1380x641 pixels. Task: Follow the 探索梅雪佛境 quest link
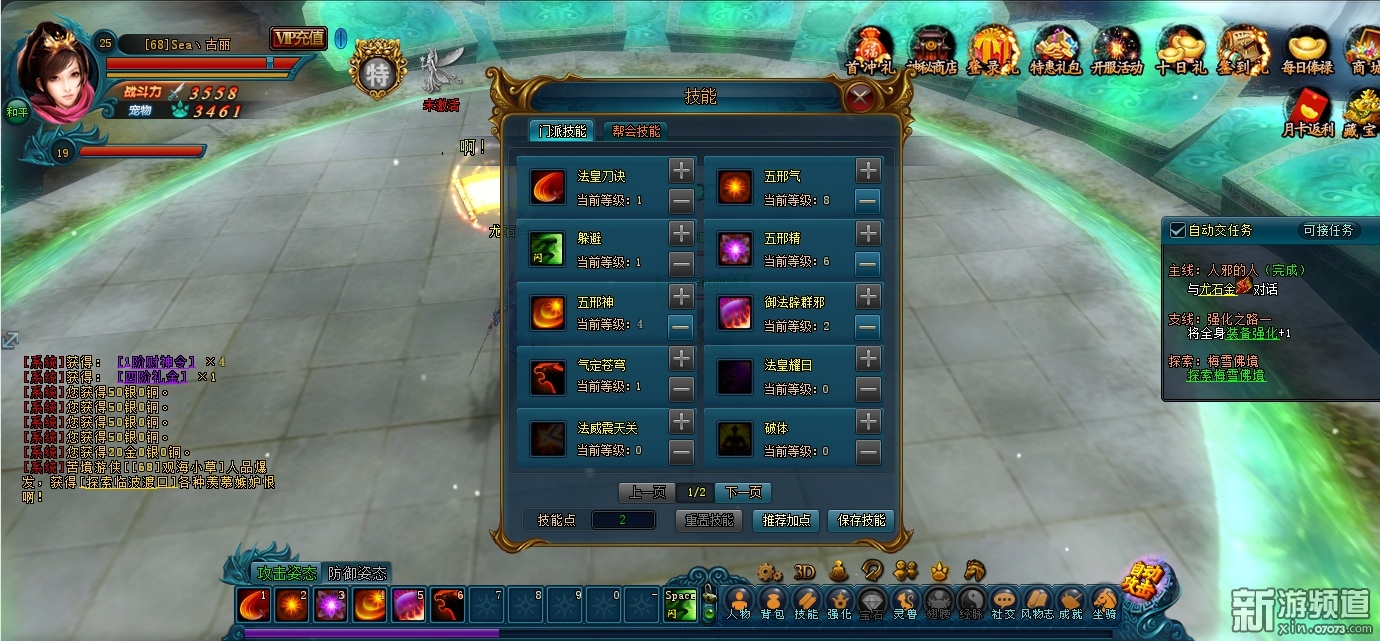(1226, 375)
